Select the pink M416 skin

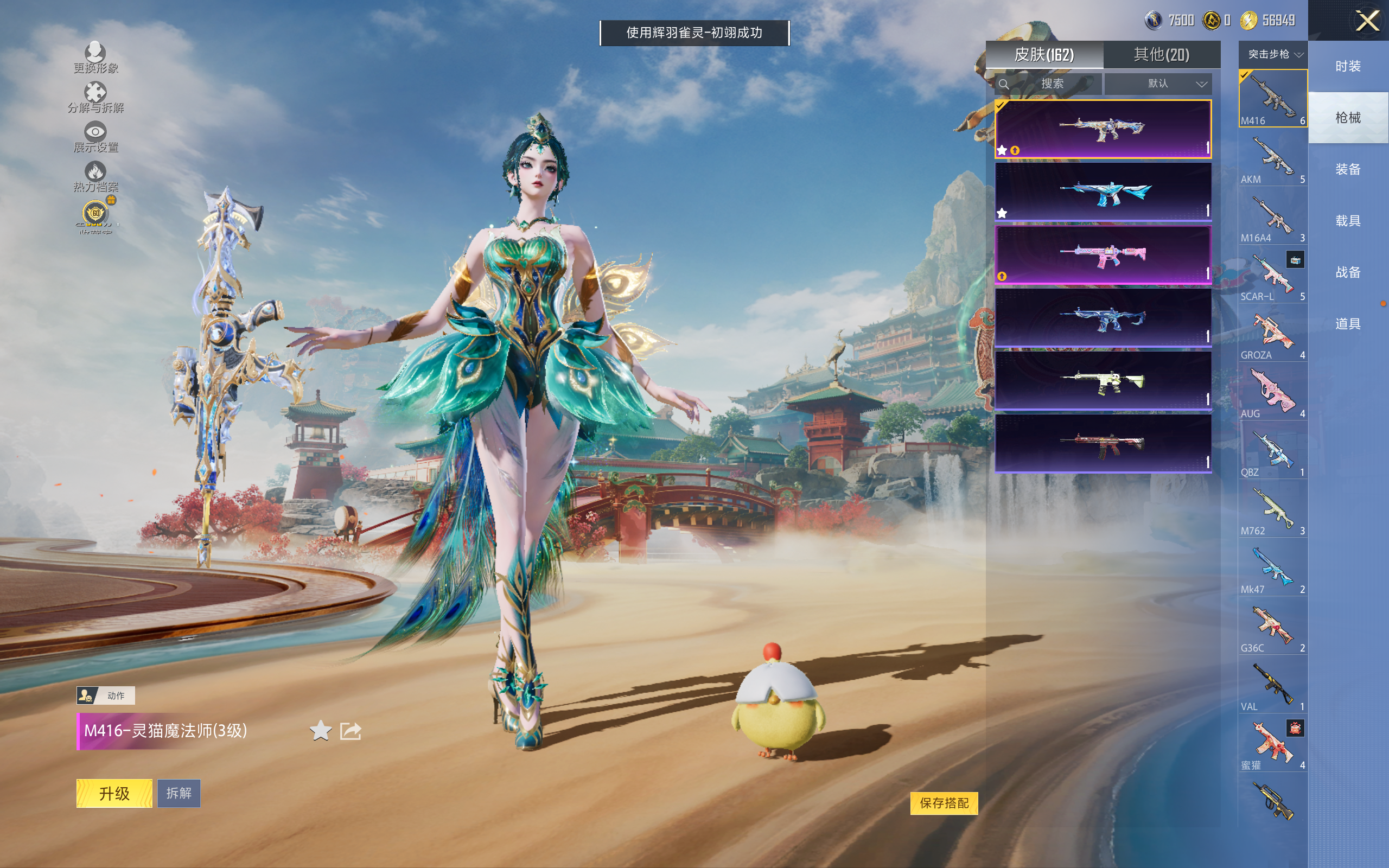pyautogui.click(x=1103, y=255)
